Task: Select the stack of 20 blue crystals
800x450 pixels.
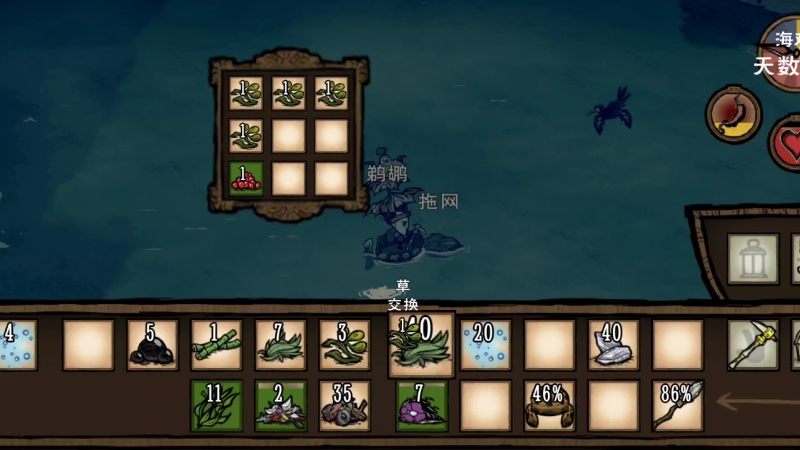Action: (x=485, y=345)
